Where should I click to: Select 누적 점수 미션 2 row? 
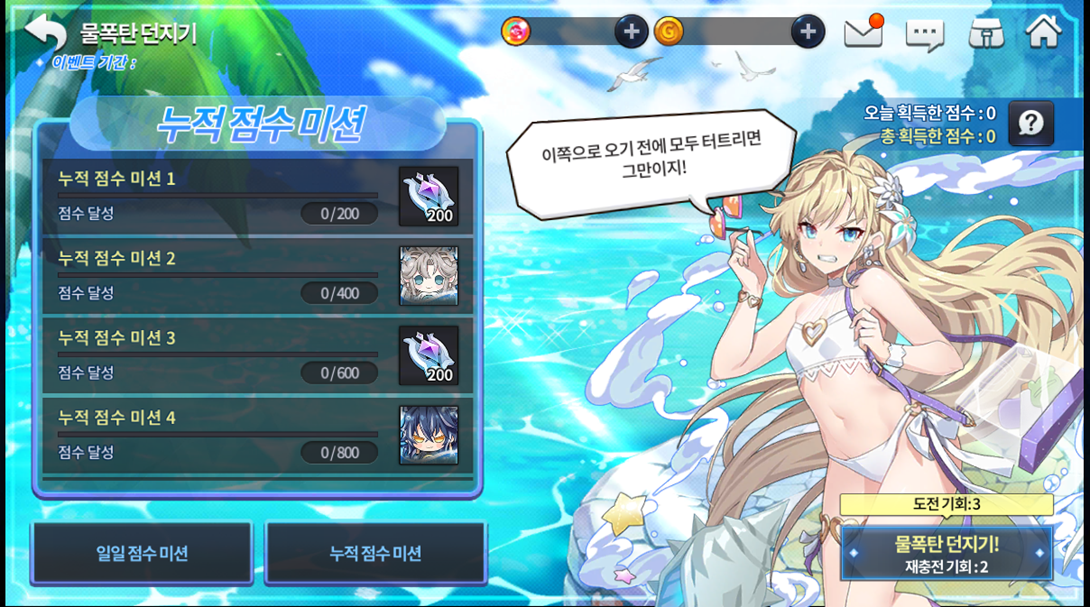[x=218, y=276]
